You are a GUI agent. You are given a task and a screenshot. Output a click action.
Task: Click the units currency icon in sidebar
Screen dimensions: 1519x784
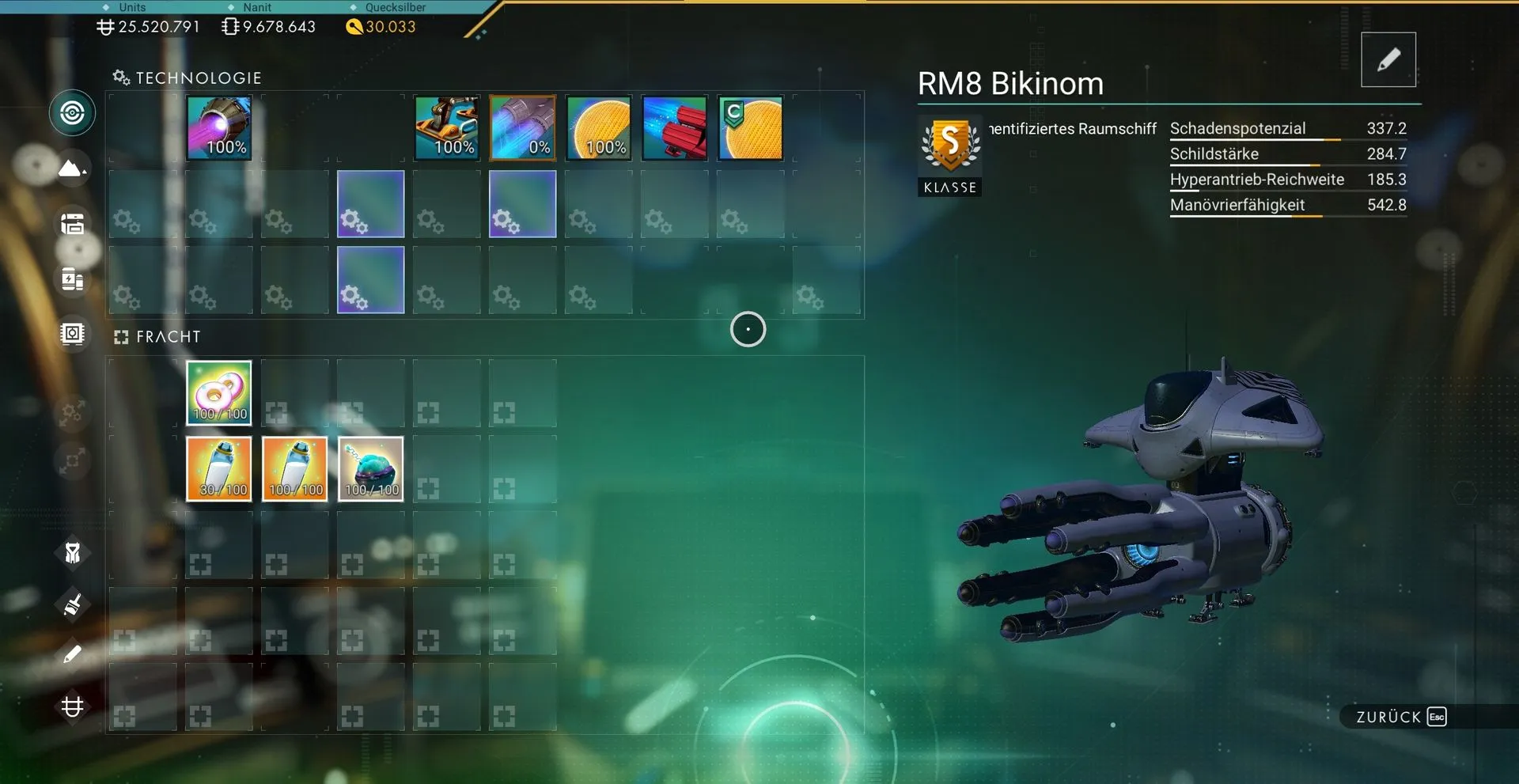(x=72, y=706)
